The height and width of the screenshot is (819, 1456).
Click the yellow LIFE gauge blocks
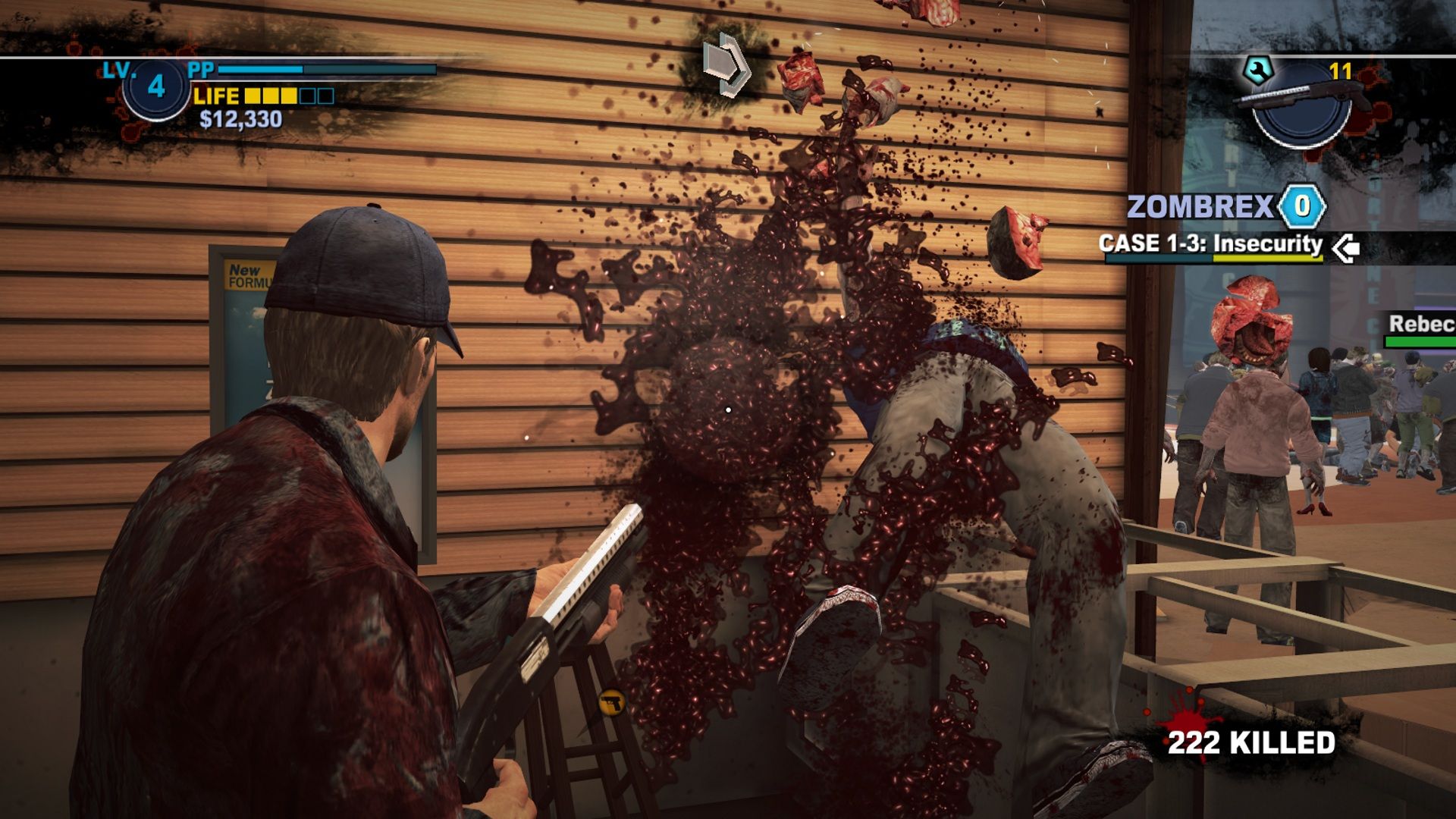[x=273, y=96]
